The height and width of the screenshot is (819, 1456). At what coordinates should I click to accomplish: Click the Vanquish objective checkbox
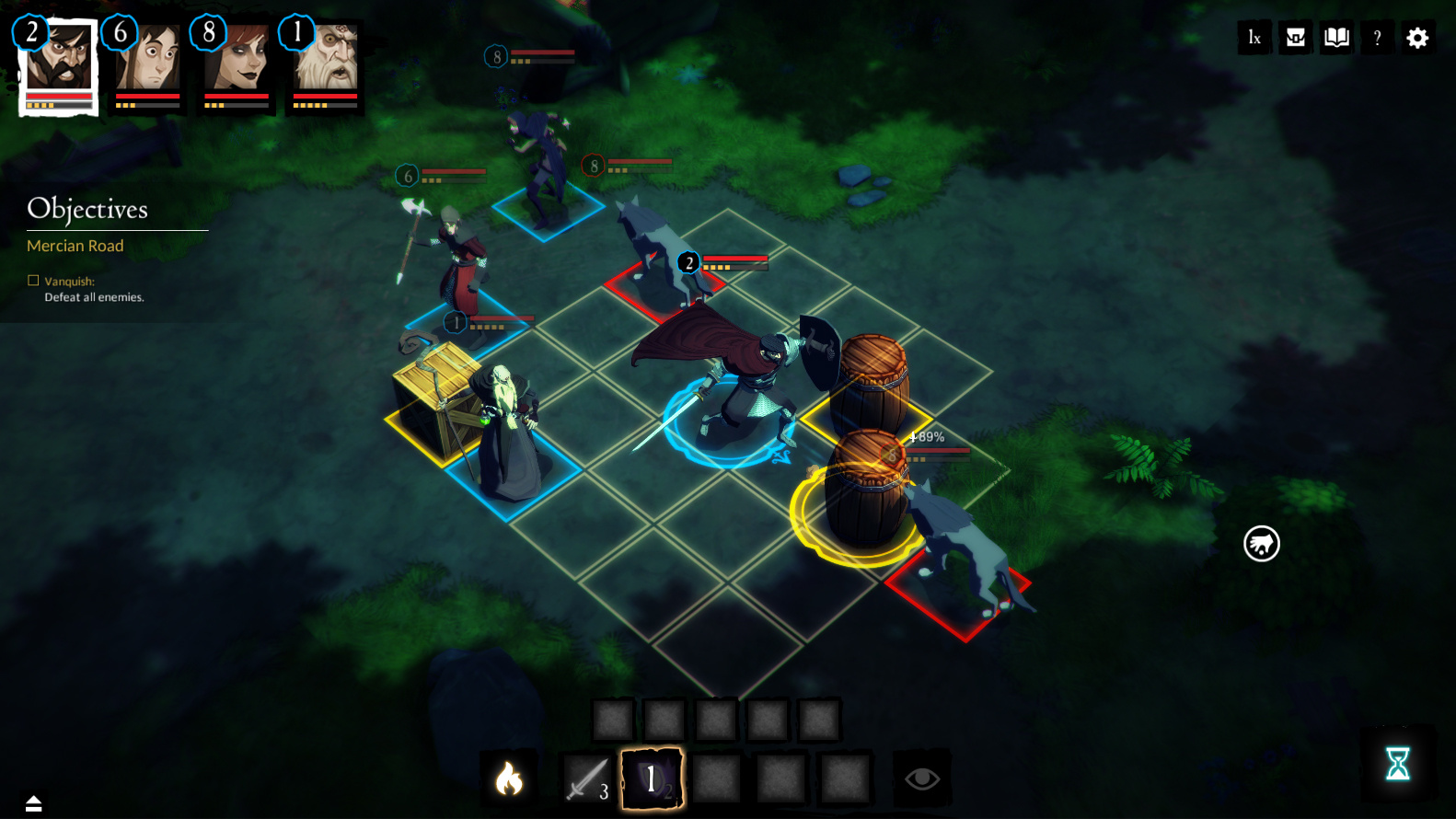coord(33,281)
